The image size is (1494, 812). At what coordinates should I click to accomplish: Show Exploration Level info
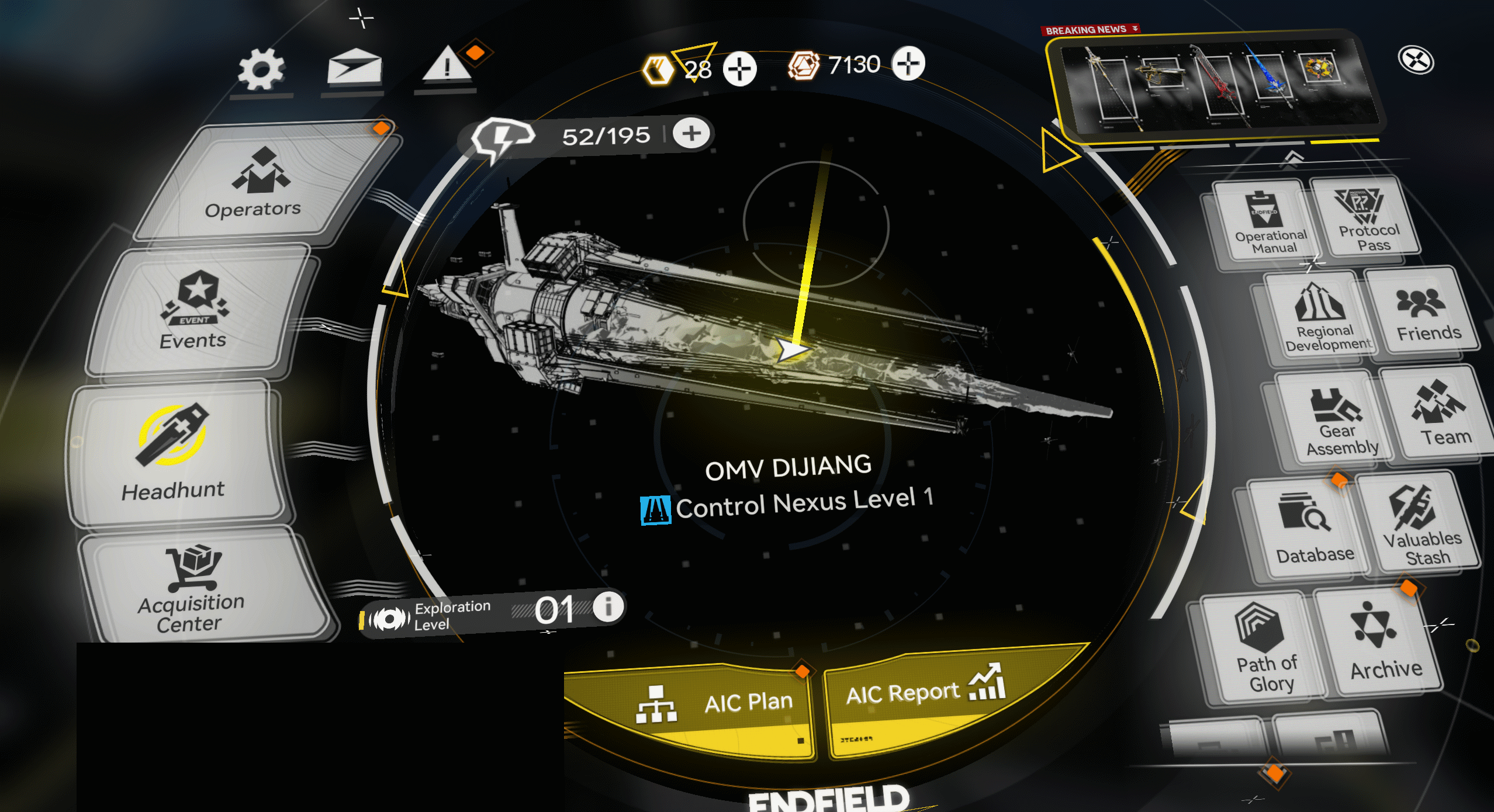tap(608, 606)
